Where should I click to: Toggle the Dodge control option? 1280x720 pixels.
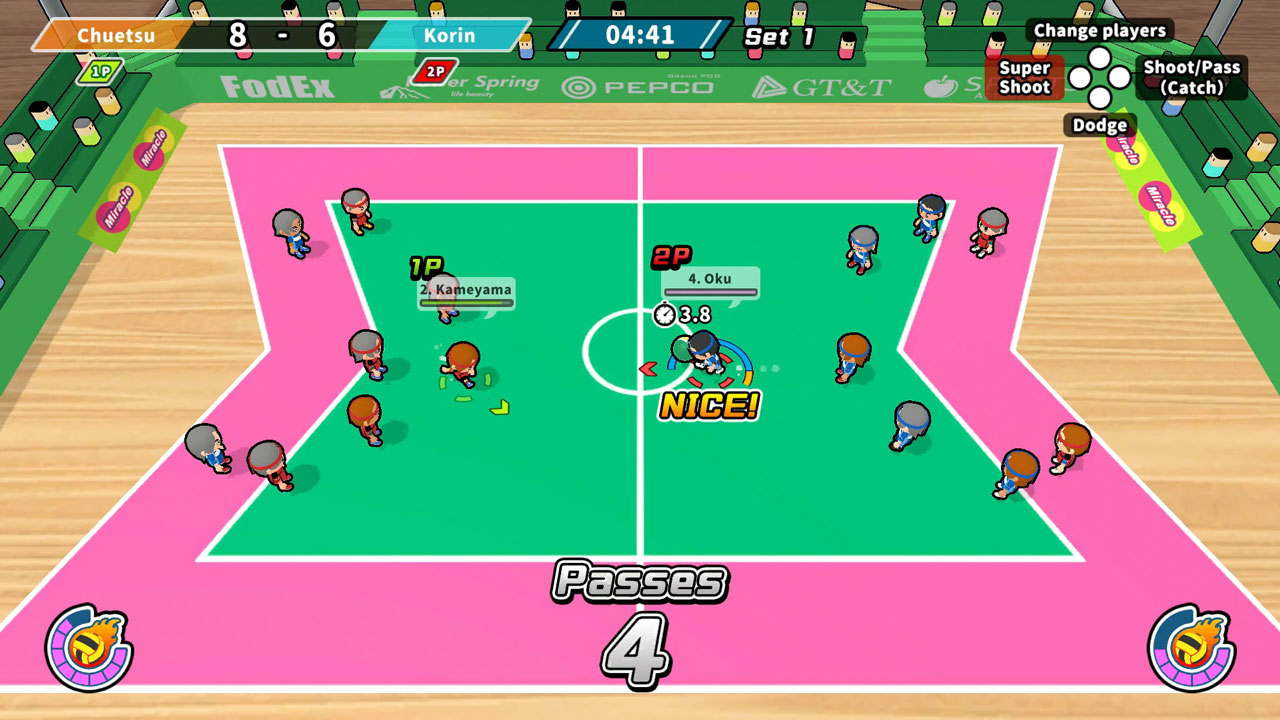click(1100, 125)
